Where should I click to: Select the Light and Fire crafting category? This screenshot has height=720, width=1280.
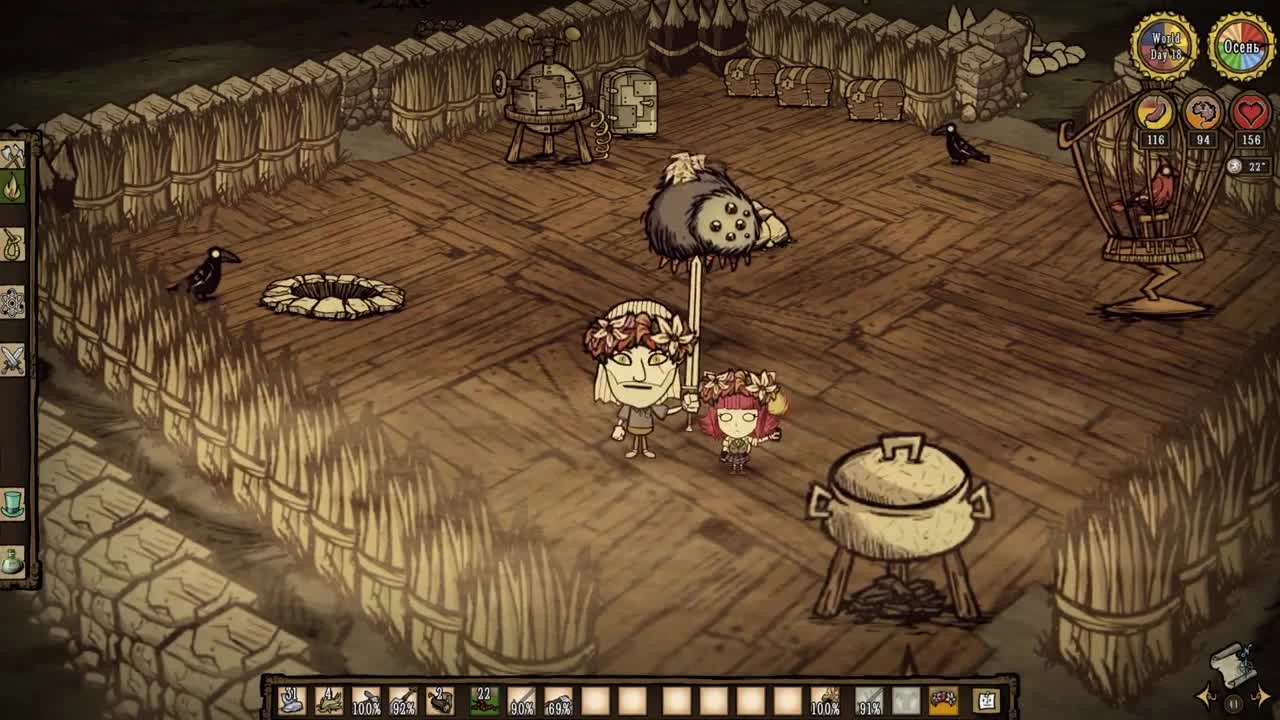click(15, 184)
